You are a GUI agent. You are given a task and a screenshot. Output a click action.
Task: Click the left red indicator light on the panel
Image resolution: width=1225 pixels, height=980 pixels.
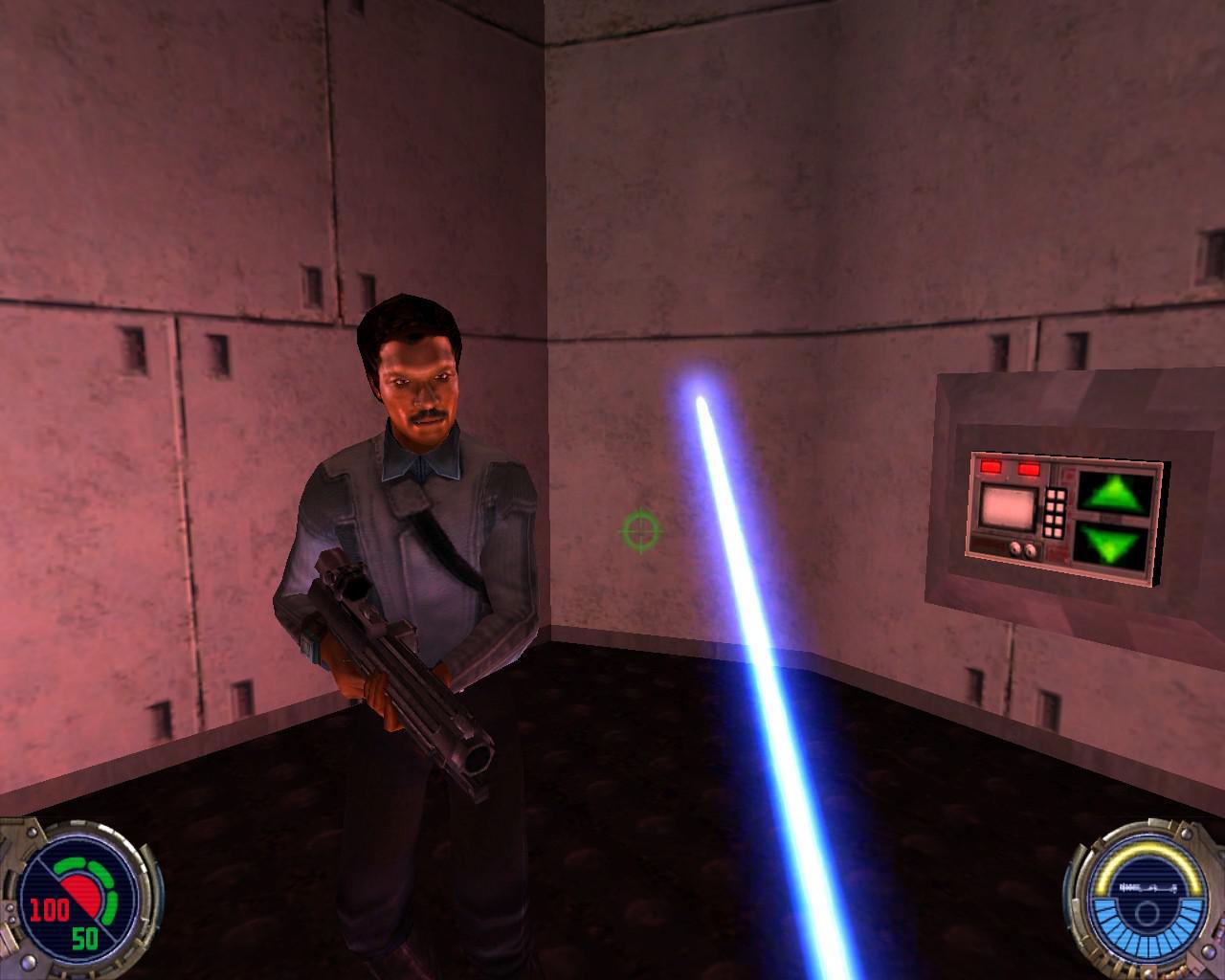991,468
